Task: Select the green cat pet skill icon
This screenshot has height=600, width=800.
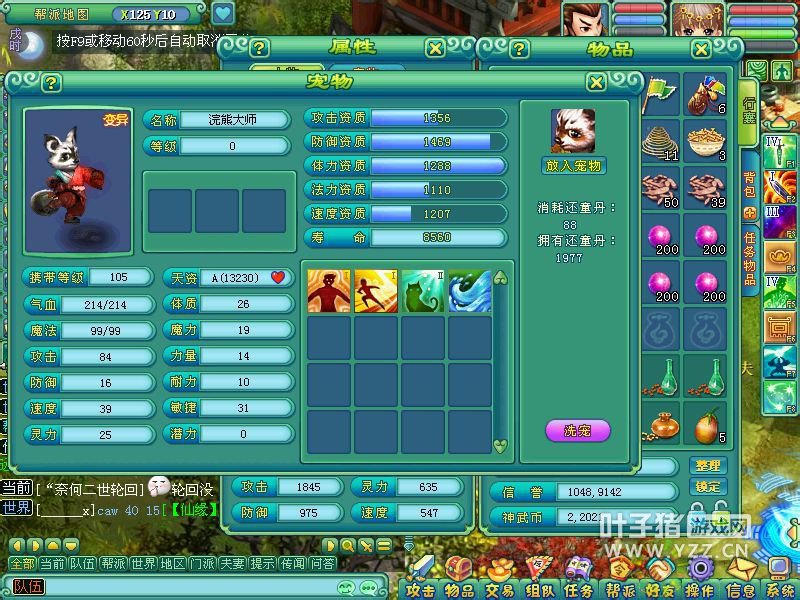Action: 423,291
